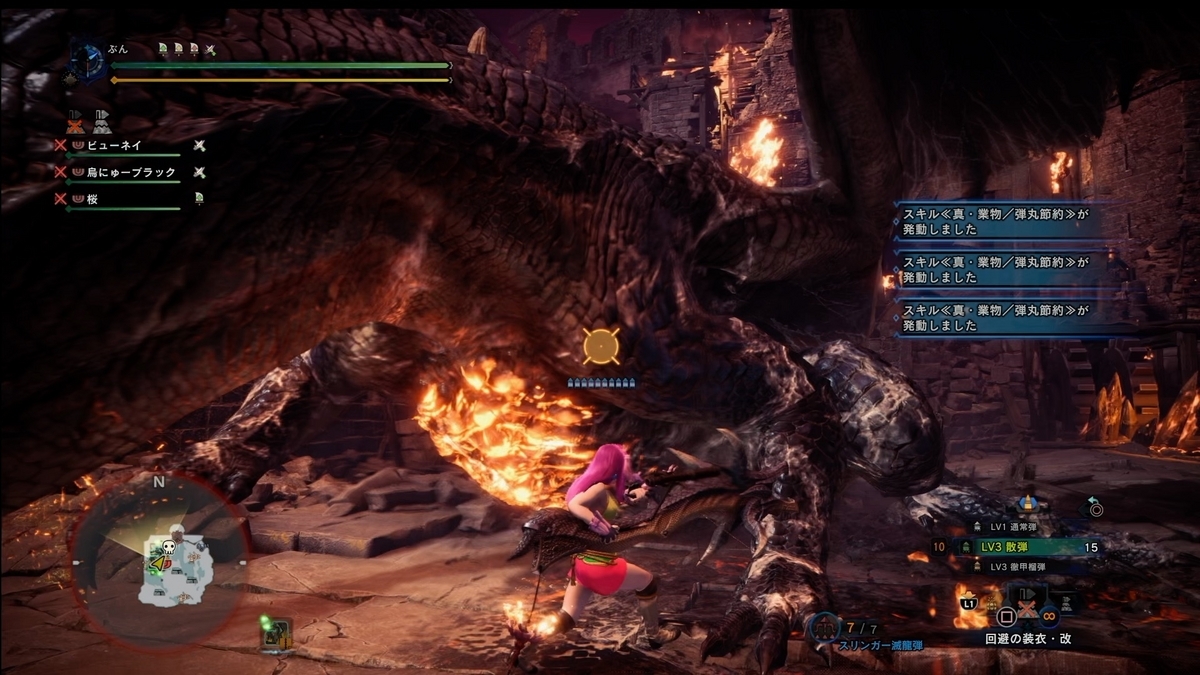The height and width of the screenshot is (675, 1200).
Task: Select LV3 徹甲榴弾 in the ammo list
Action: click(x=1024, y=566)
